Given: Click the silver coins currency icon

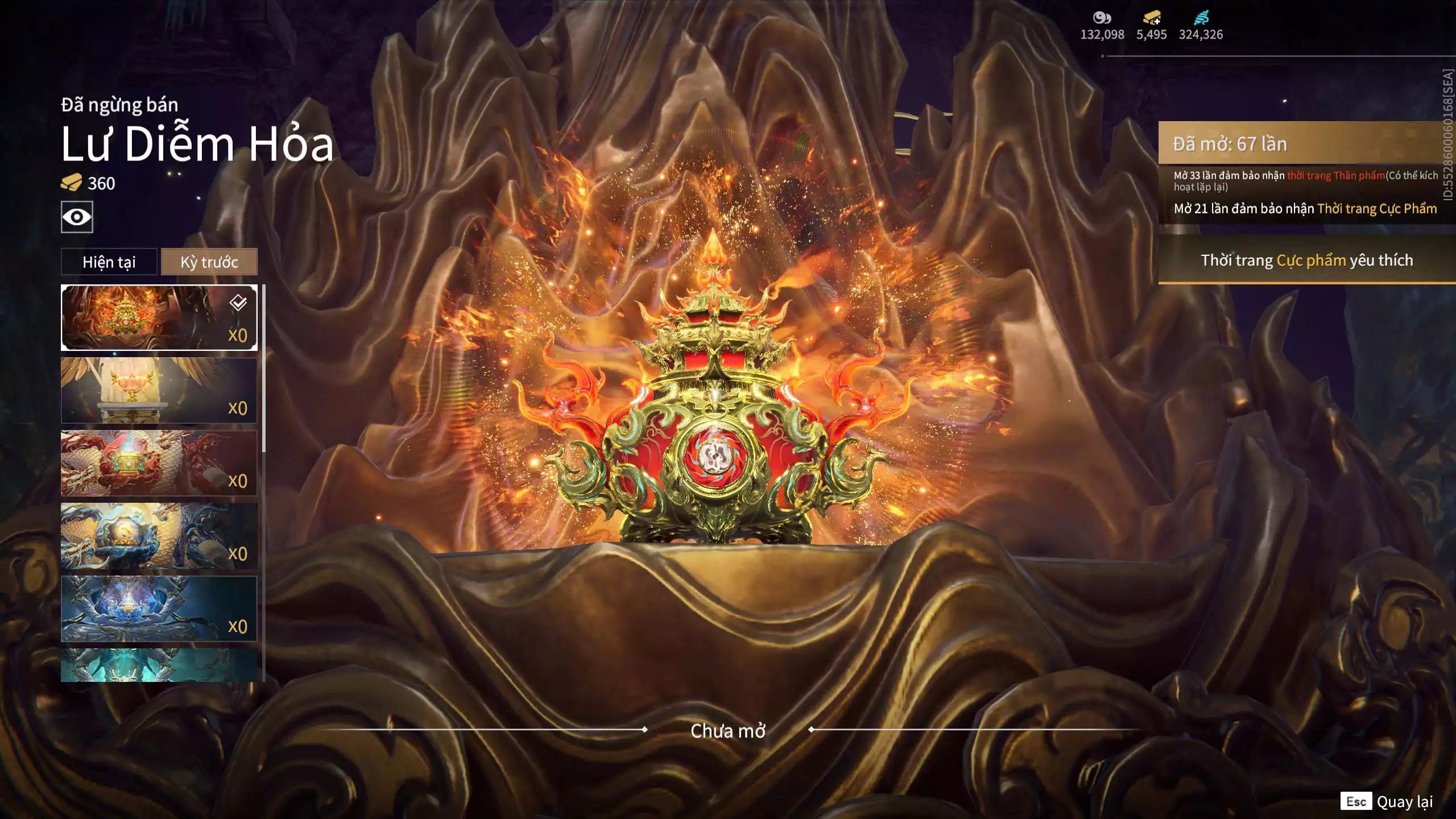Looking at the screenshot, I should click(x=1102, y=18).
